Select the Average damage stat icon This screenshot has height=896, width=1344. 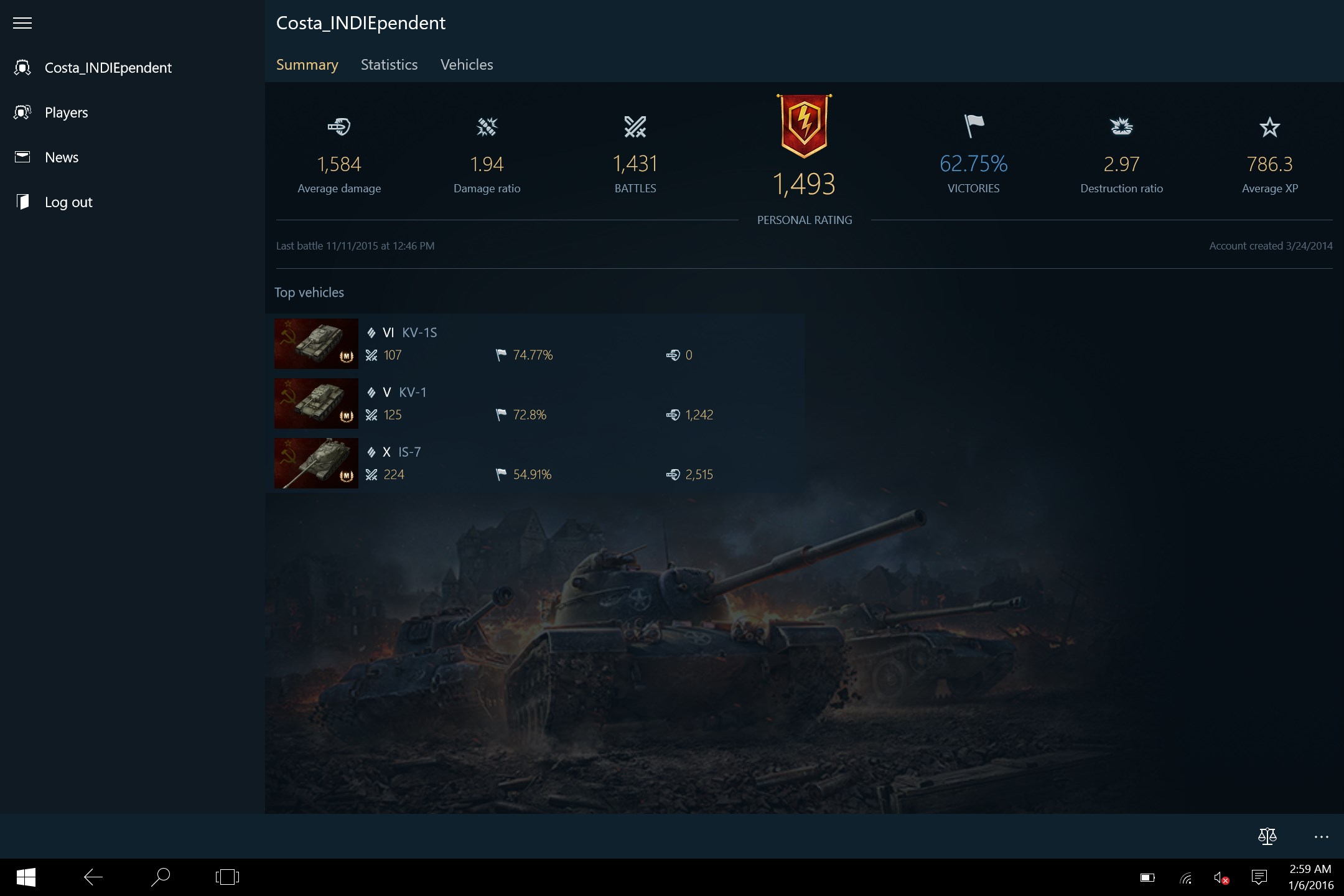339,128
